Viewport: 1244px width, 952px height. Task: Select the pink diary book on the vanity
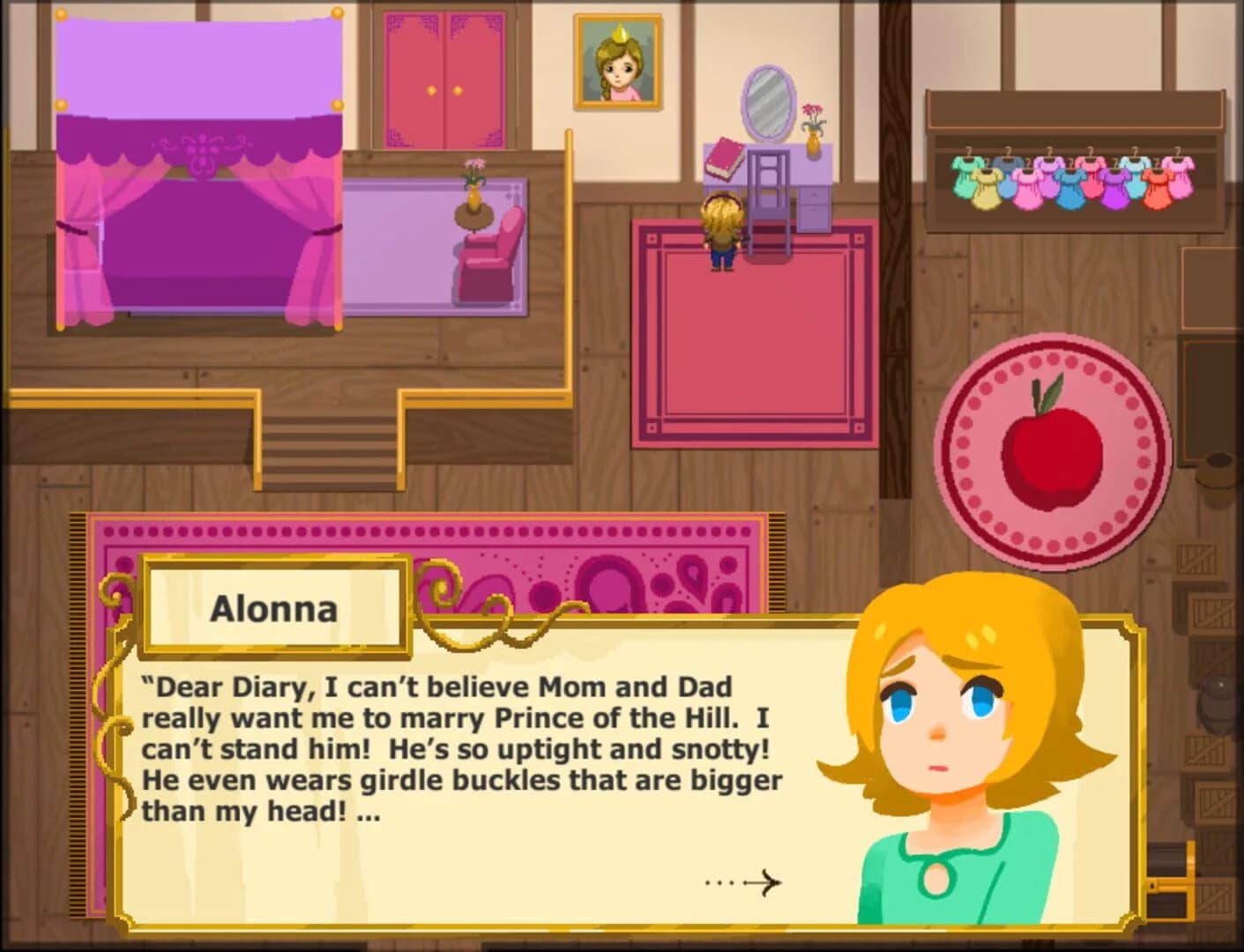[x=725, y=157]
